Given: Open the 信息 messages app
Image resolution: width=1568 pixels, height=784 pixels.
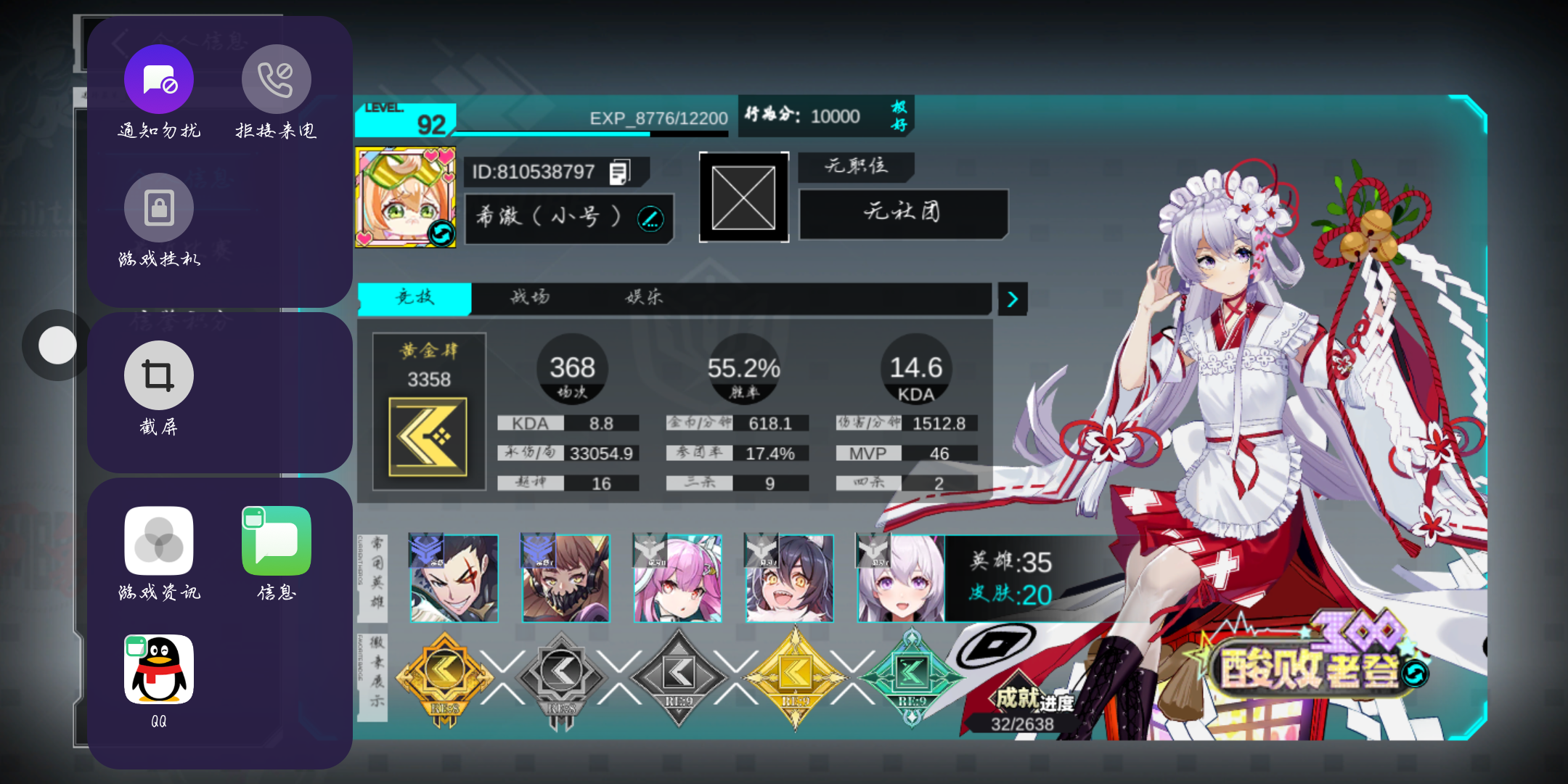Looking at the screenshot, I should (x=276, y=541).
